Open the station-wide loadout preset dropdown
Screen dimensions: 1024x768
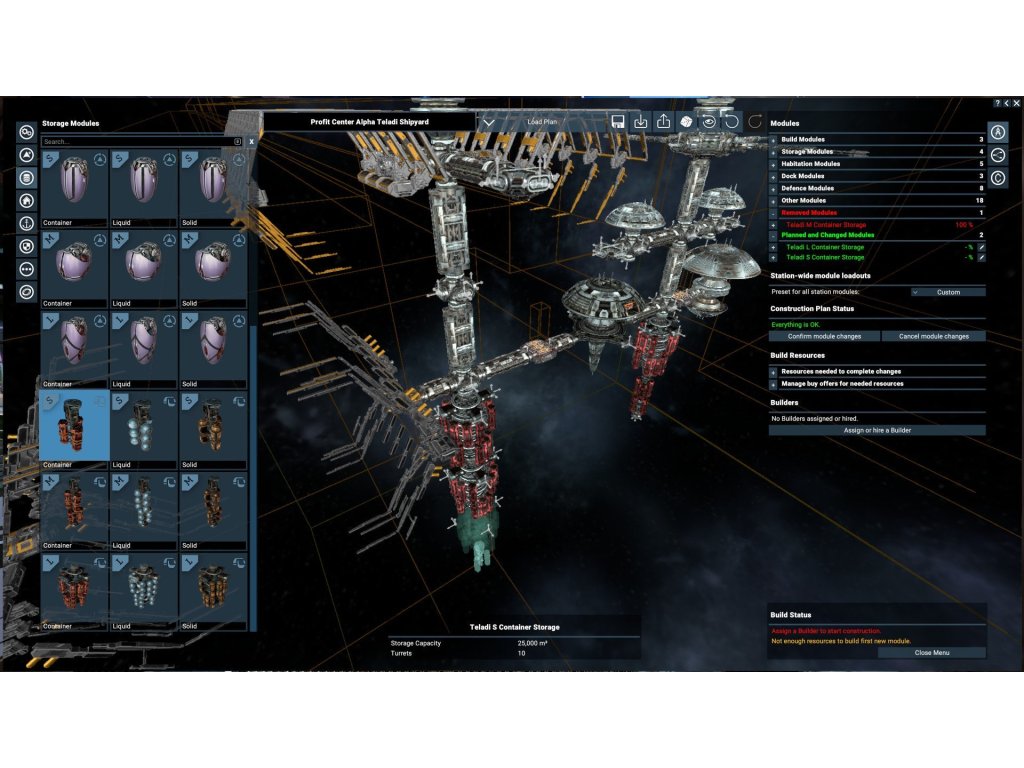(948, 292)
